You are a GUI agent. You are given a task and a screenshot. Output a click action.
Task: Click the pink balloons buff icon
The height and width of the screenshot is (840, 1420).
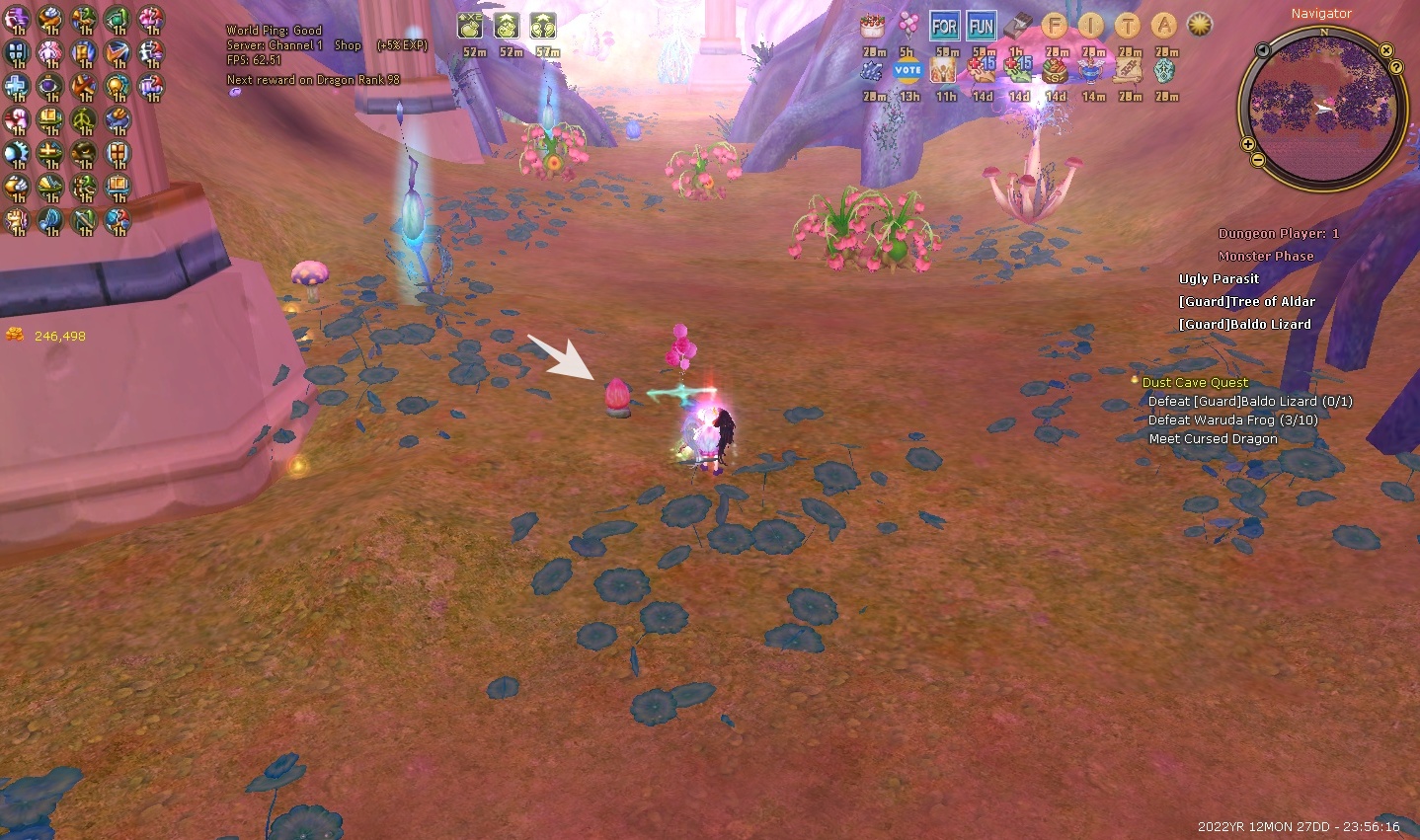[x=907, y=26]
